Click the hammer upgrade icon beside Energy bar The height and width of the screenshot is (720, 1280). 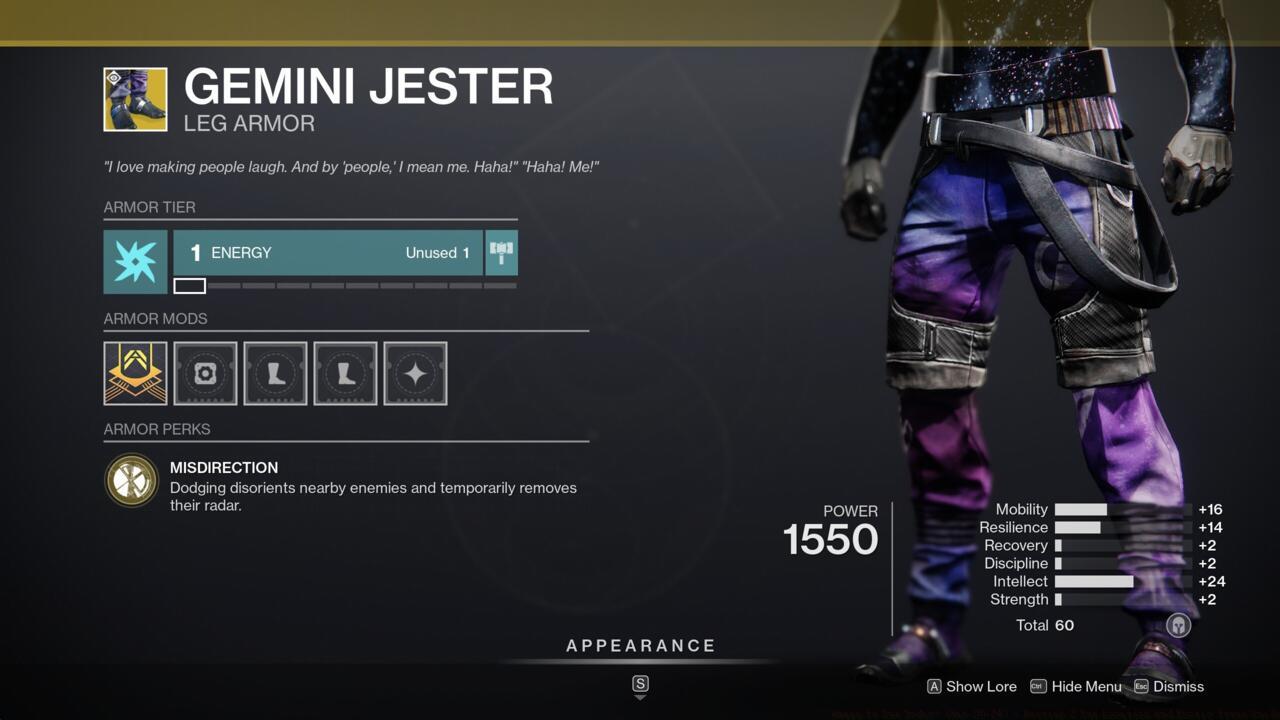[x=501, y=252]
